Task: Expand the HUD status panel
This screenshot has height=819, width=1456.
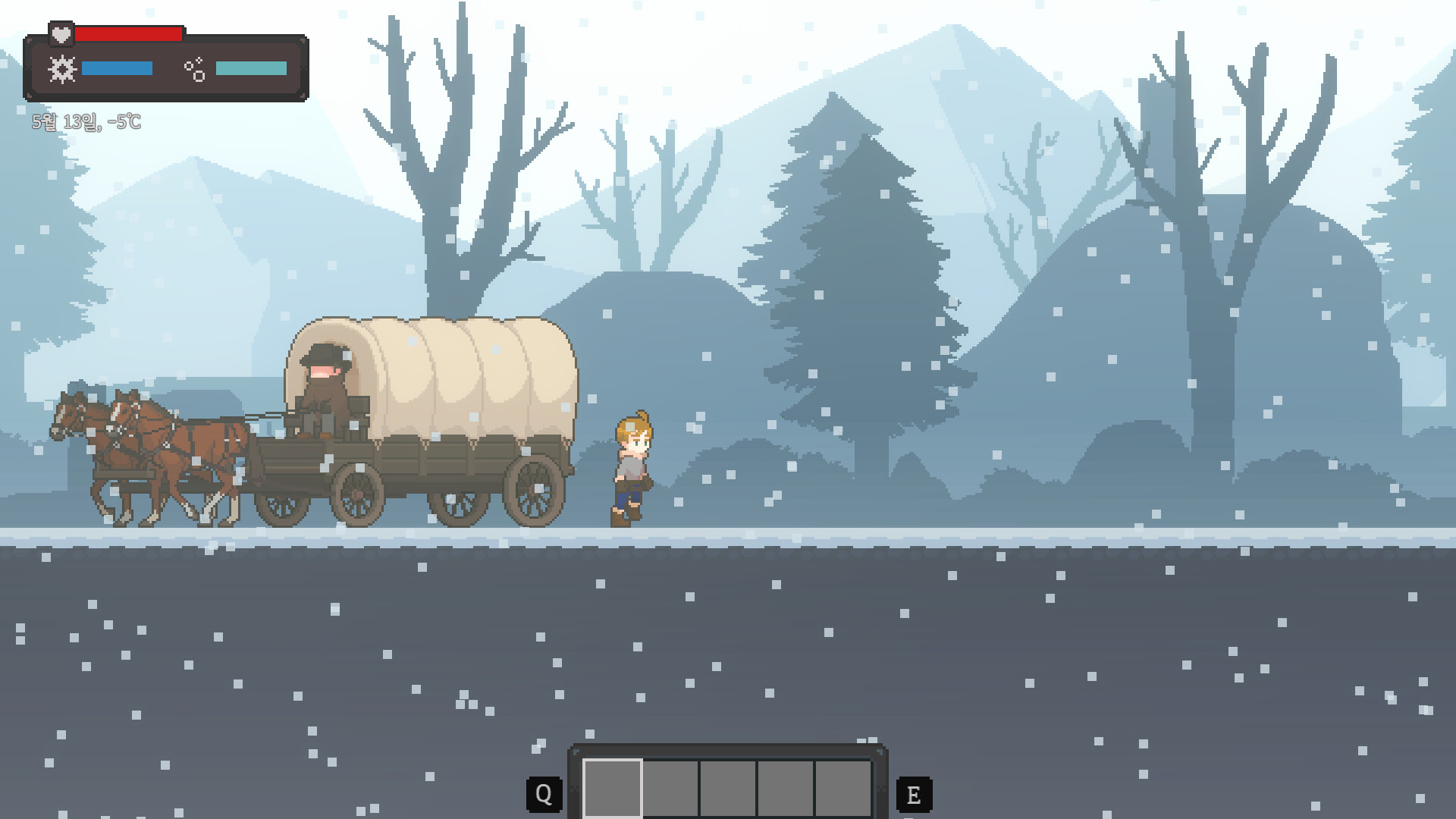Action: click(x=165, y=61)
